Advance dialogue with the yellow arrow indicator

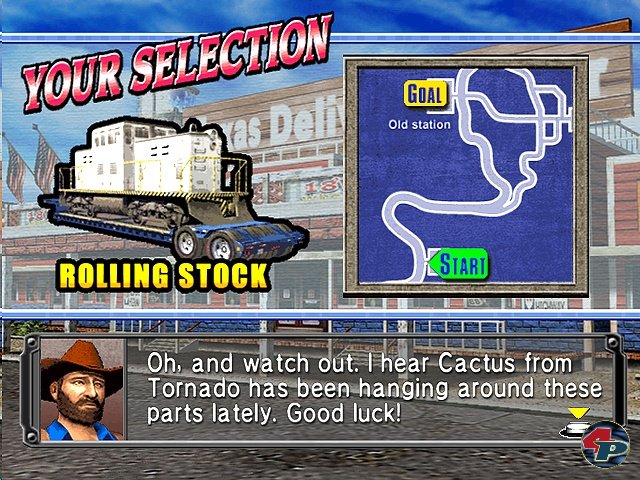[578, 412]
